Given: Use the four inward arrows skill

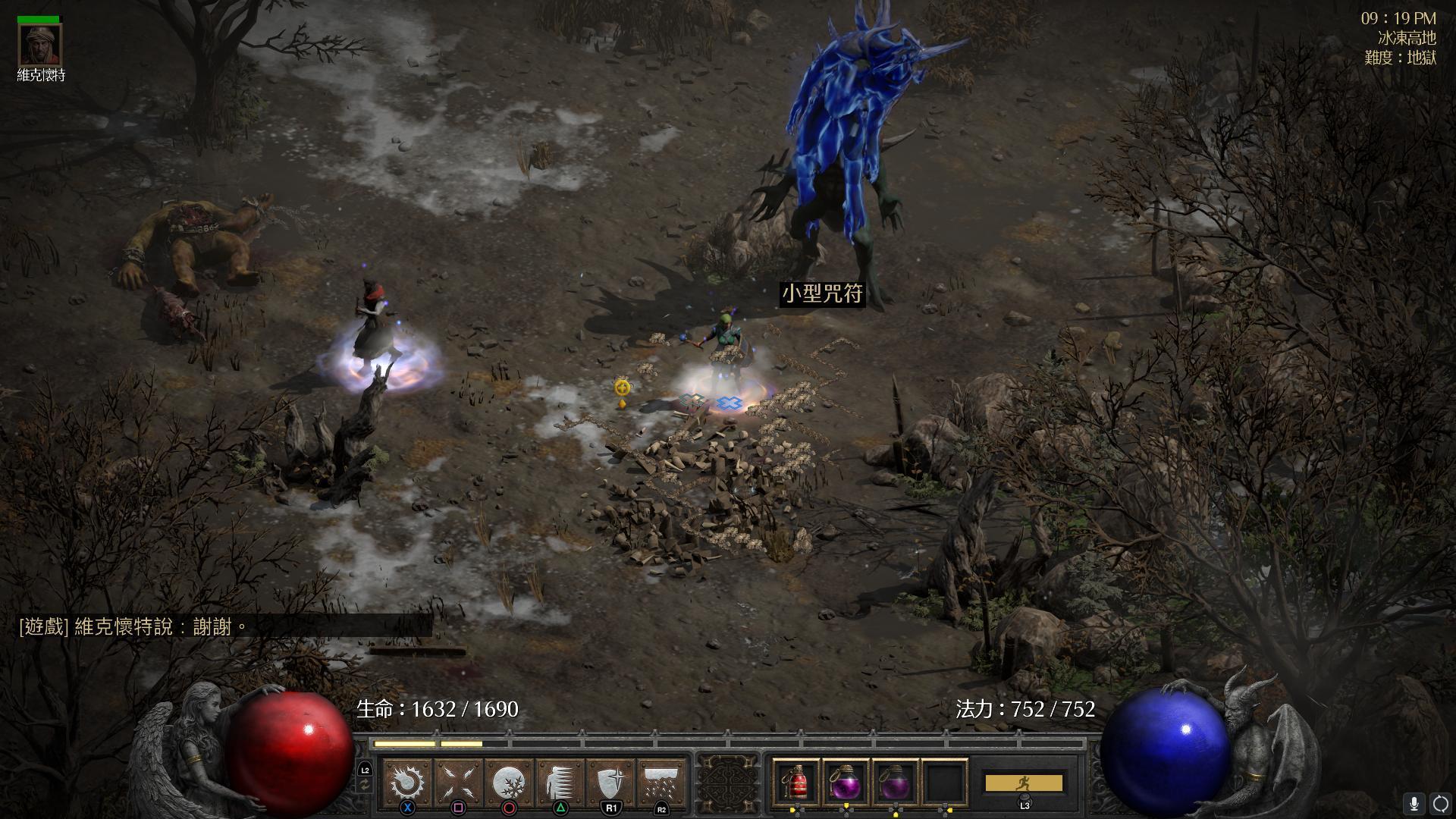Looking at the screenshot, I should pos(459,782).
